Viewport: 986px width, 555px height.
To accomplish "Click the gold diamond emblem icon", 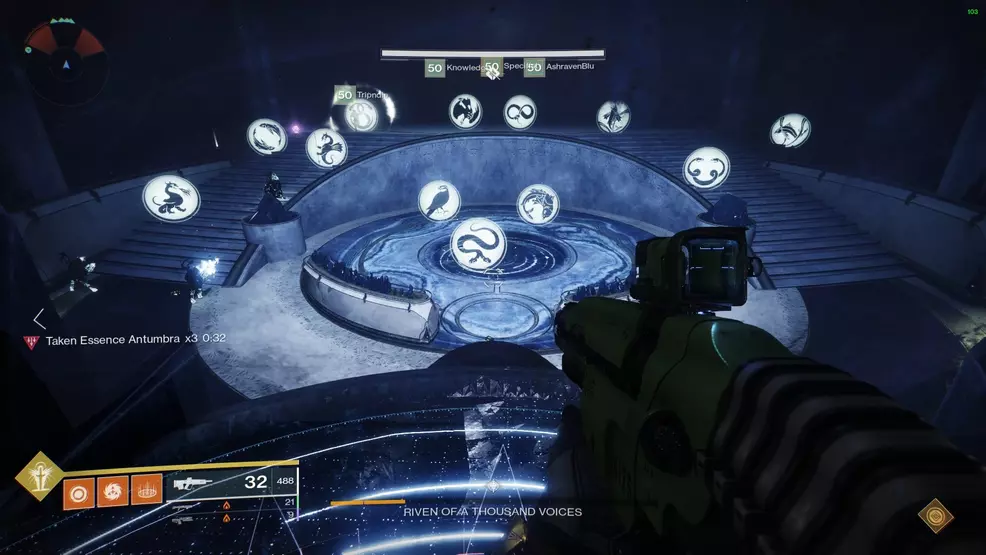I will pos(936,515).
